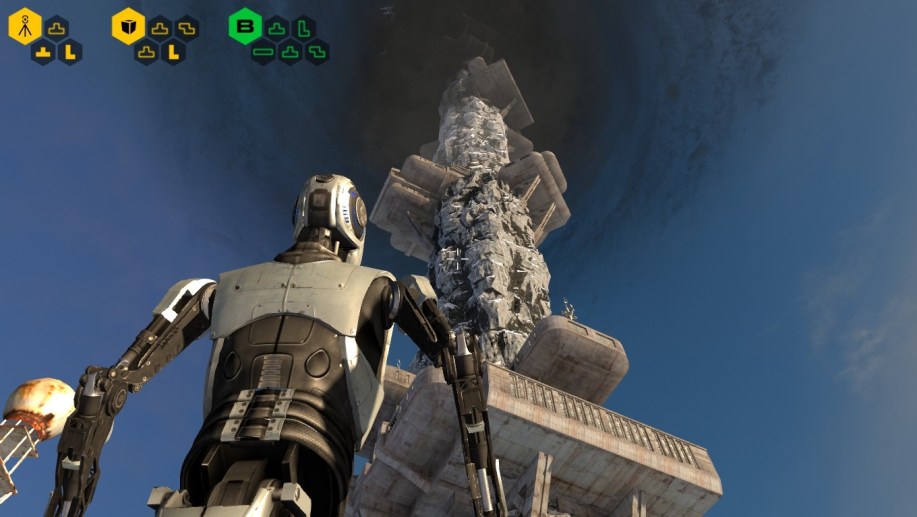
Task: Select the solid yellow T sigil
Action: [43, 52]
